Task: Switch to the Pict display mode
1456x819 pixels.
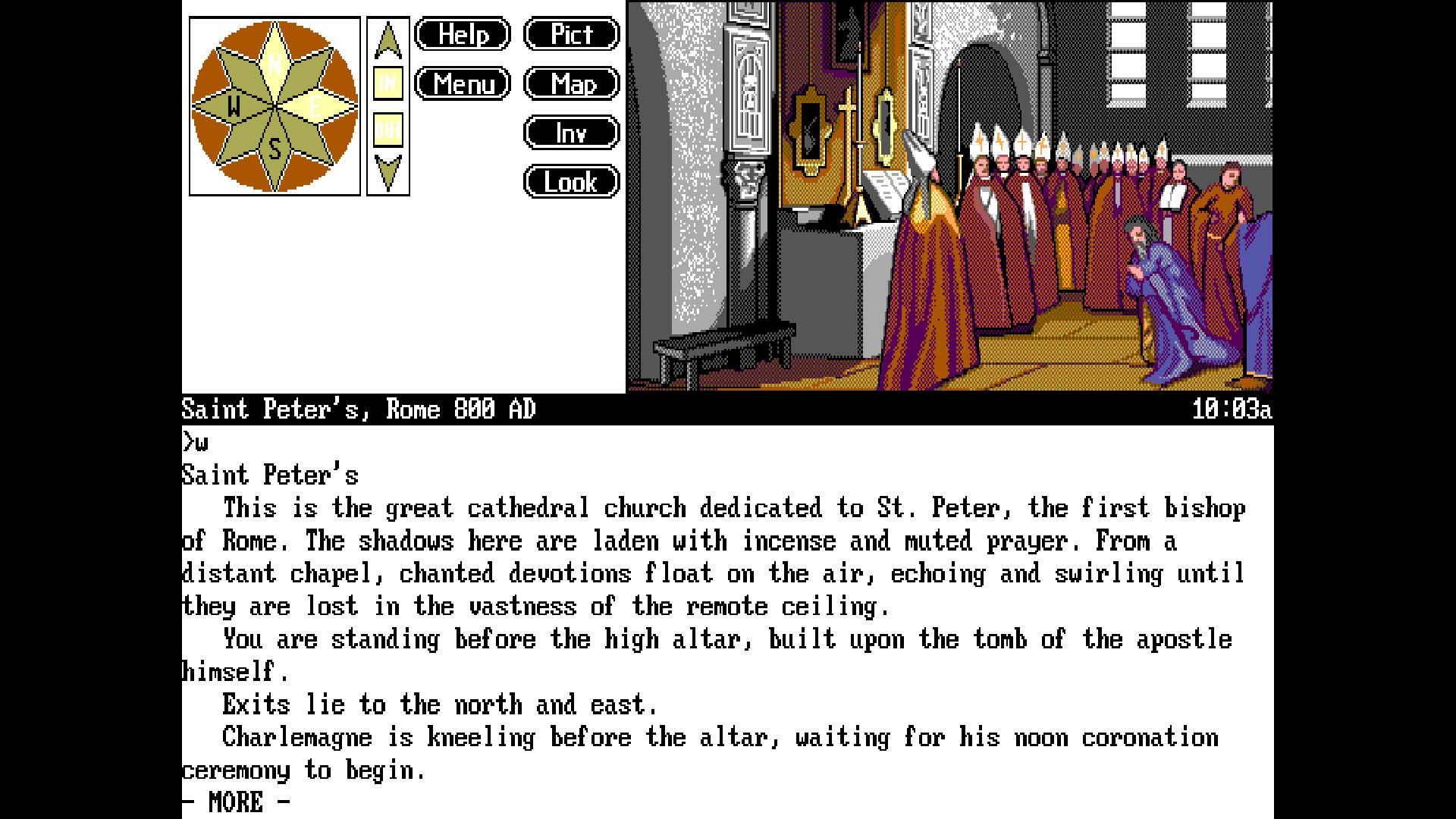Action: 571,34
